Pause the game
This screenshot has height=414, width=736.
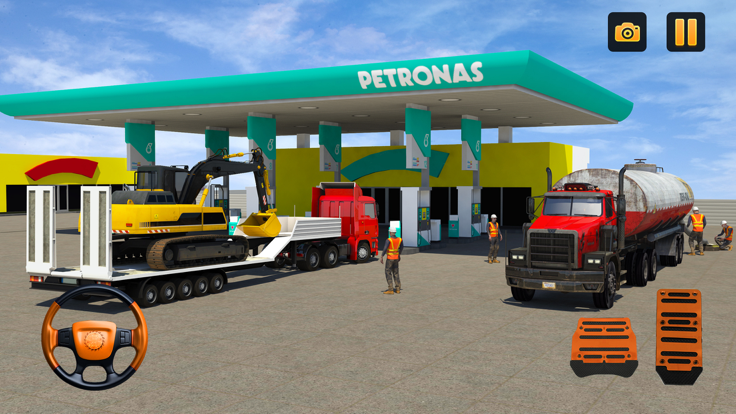pos(685,32)
